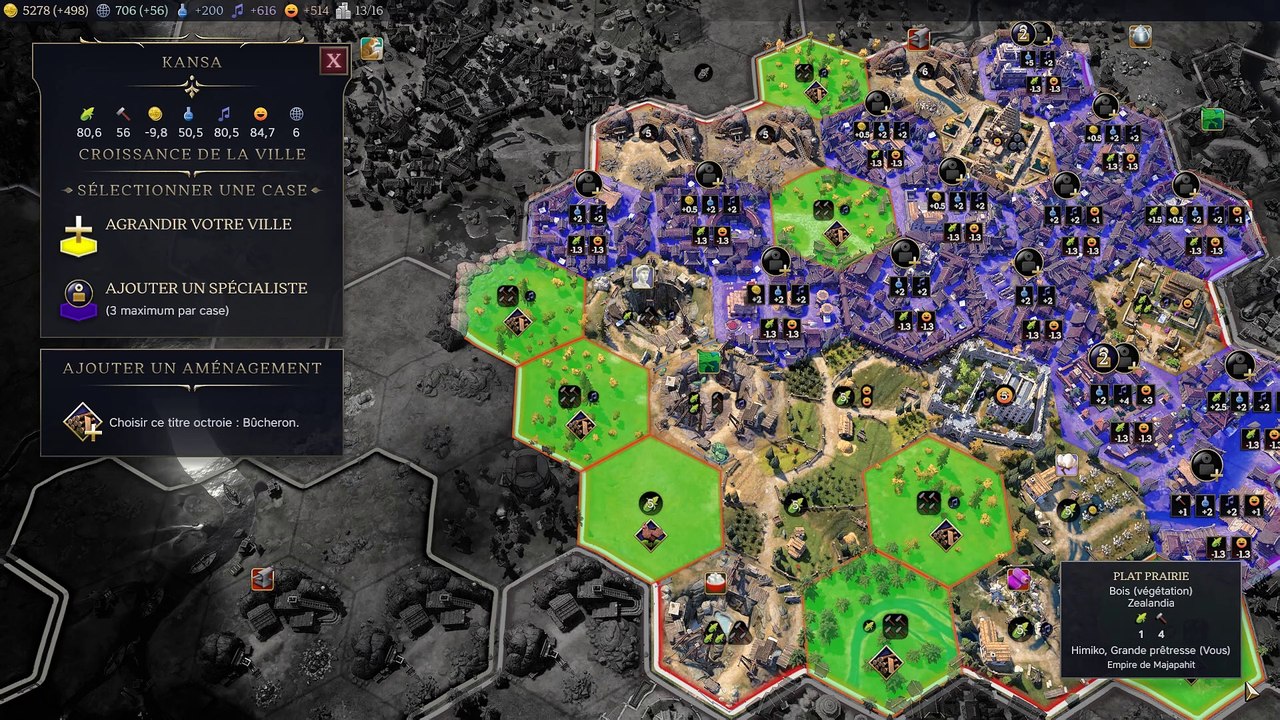Pick the green woodcutter tile enclosed by purple districts
1280x720 pixels.
(833, 215)
